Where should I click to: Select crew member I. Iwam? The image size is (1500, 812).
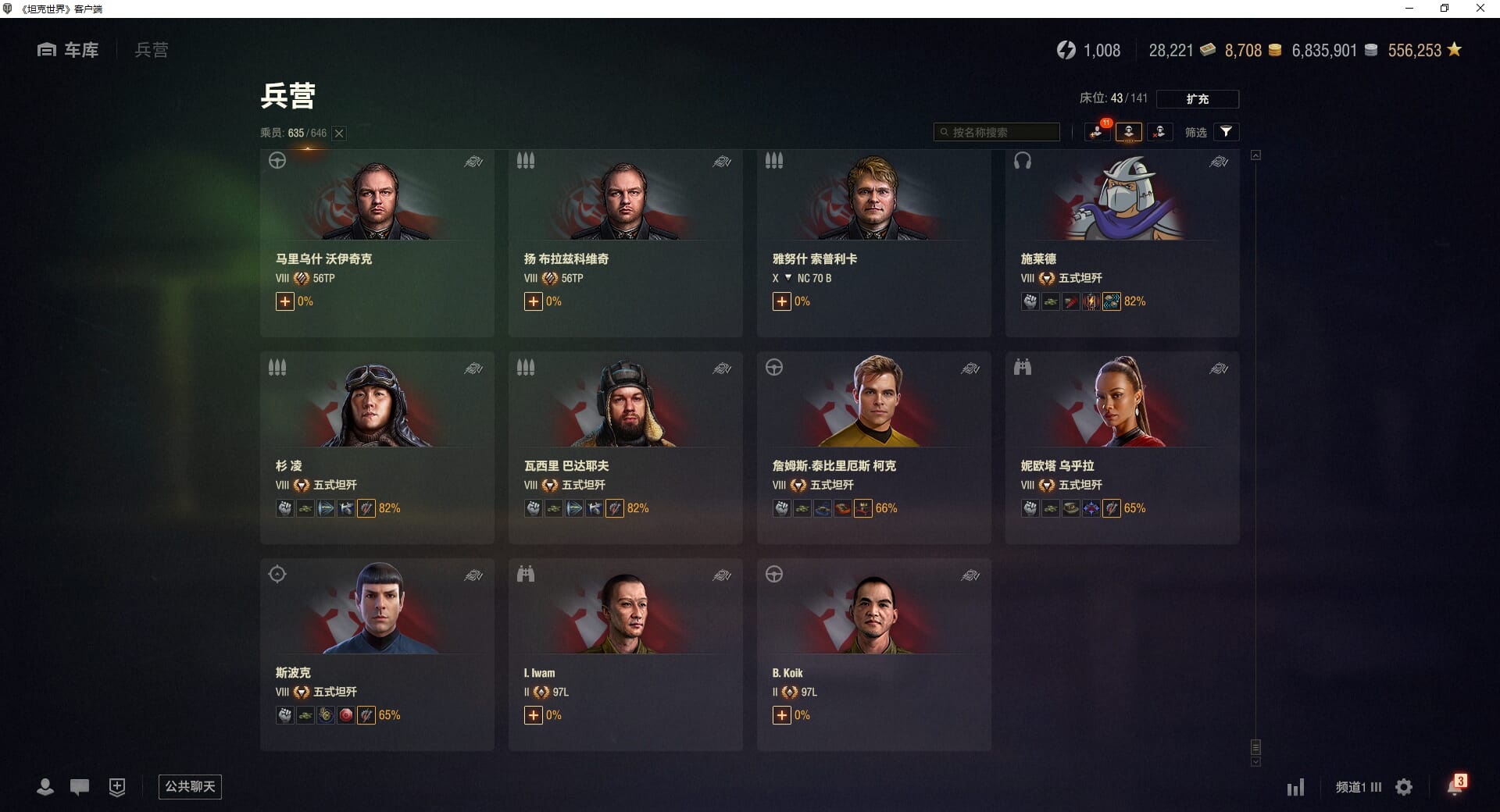pos(625,656)
